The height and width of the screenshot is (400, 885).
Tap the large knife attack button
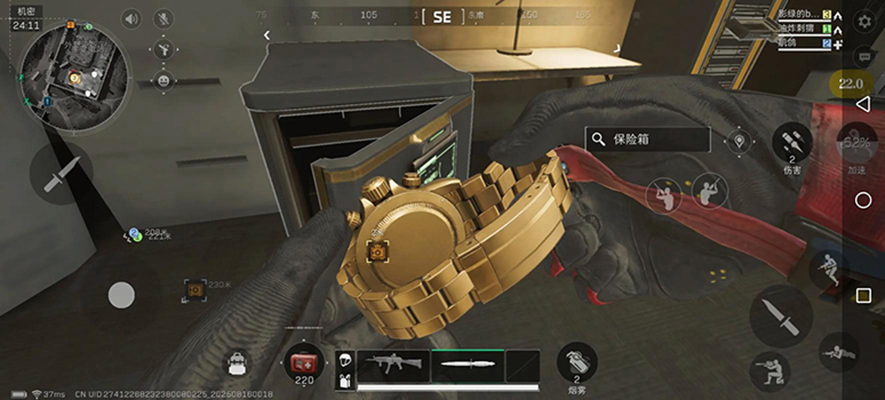tap(781, 316)
